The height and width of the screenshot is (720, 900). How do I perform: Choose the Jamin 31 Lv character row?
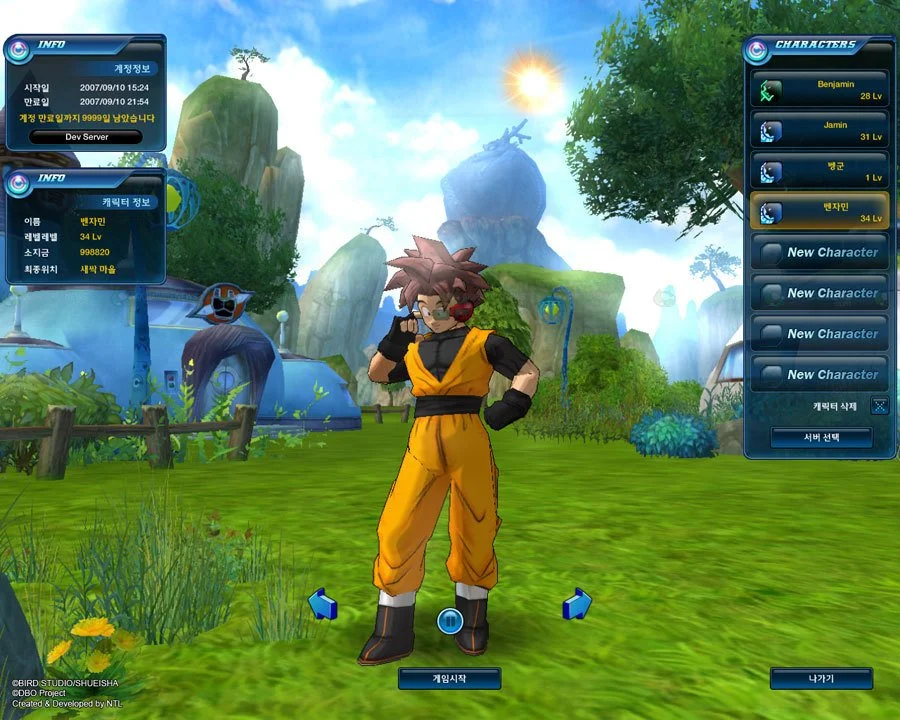point(820,130)
